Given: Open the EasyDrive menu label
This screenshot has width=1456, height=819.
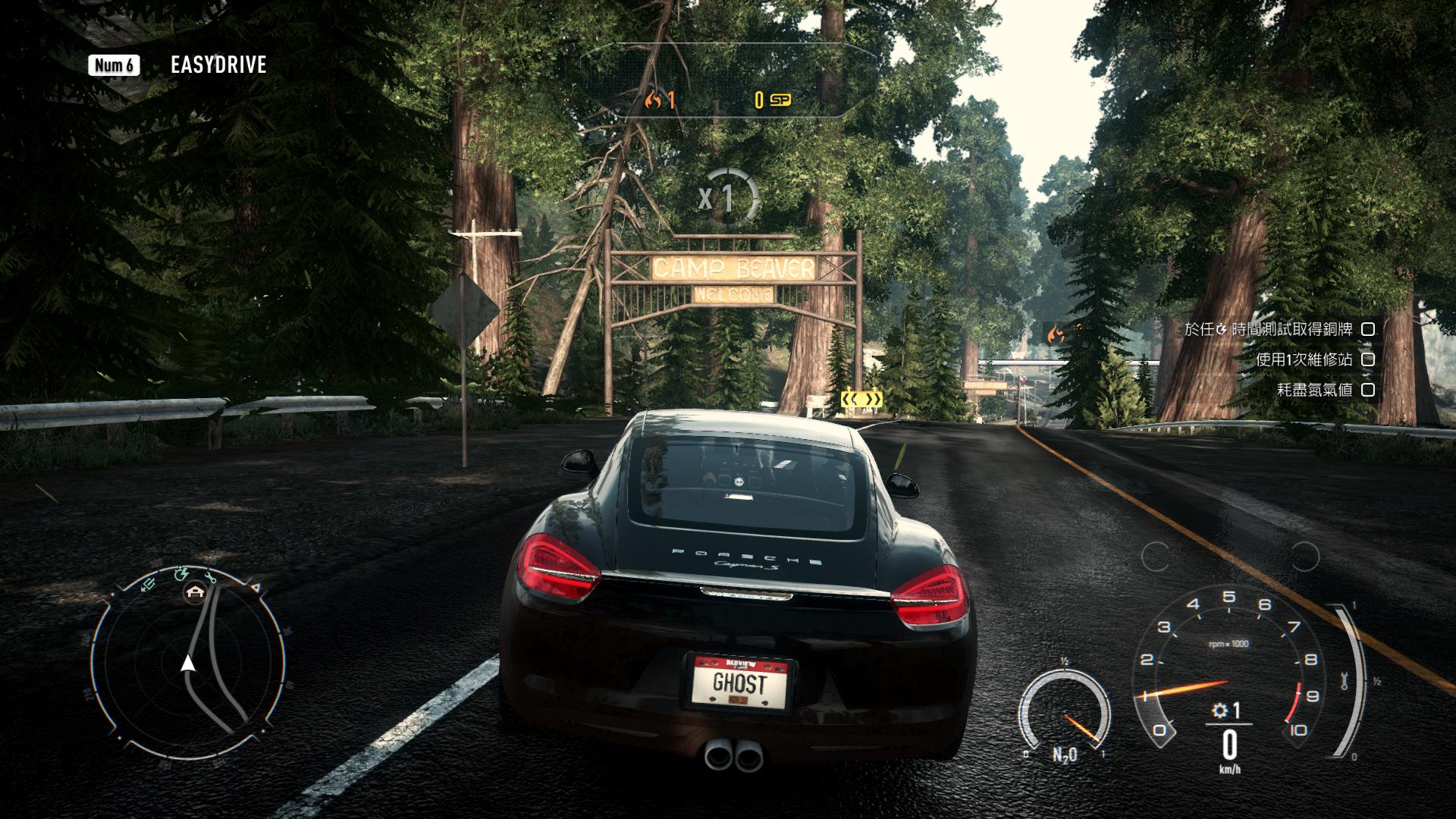Looking at the screenshot, I should click(218, 65).
